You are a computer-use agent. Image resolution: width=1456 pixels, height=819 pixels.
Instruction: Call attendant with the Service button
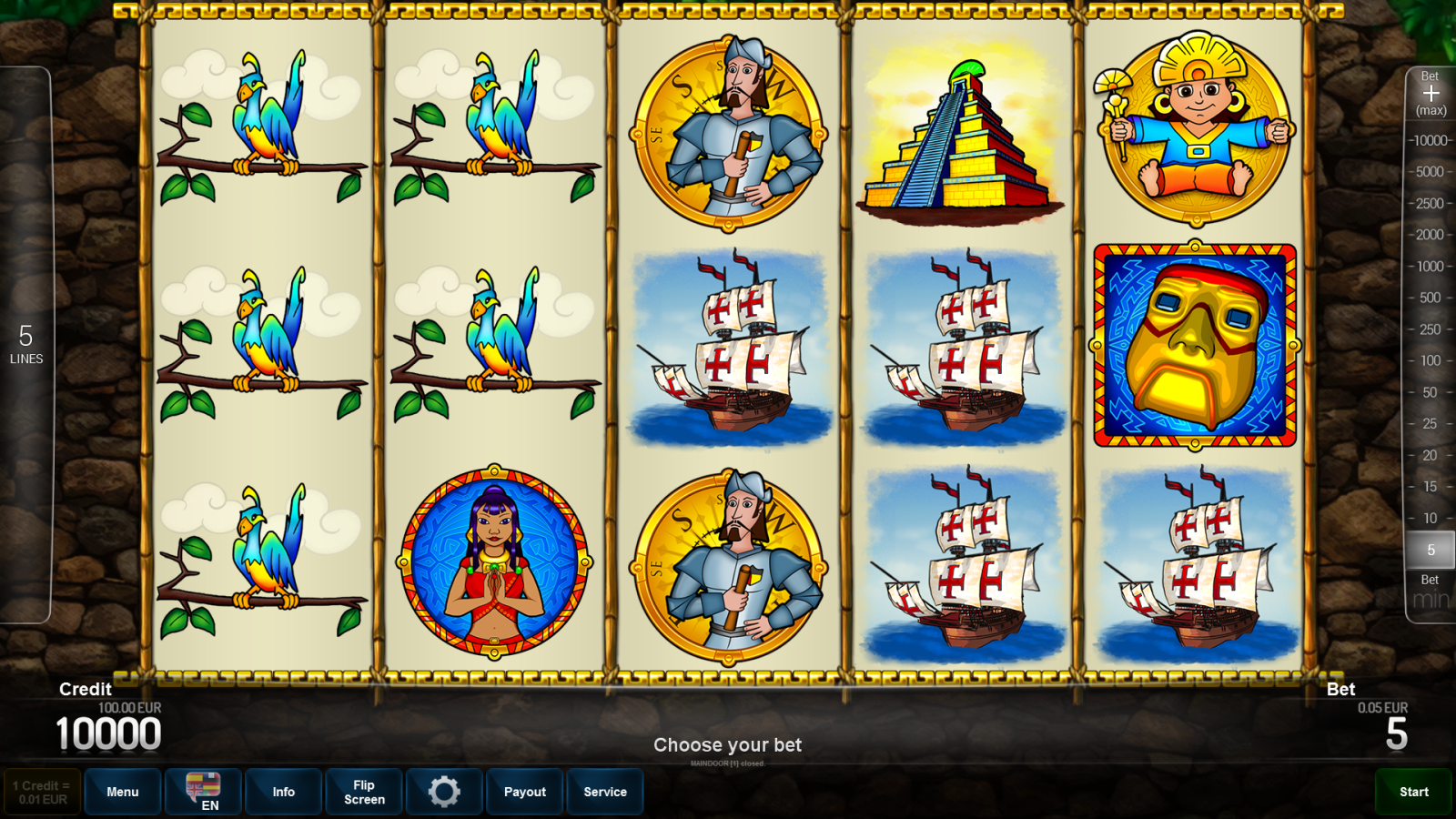(x=605, y=792)
